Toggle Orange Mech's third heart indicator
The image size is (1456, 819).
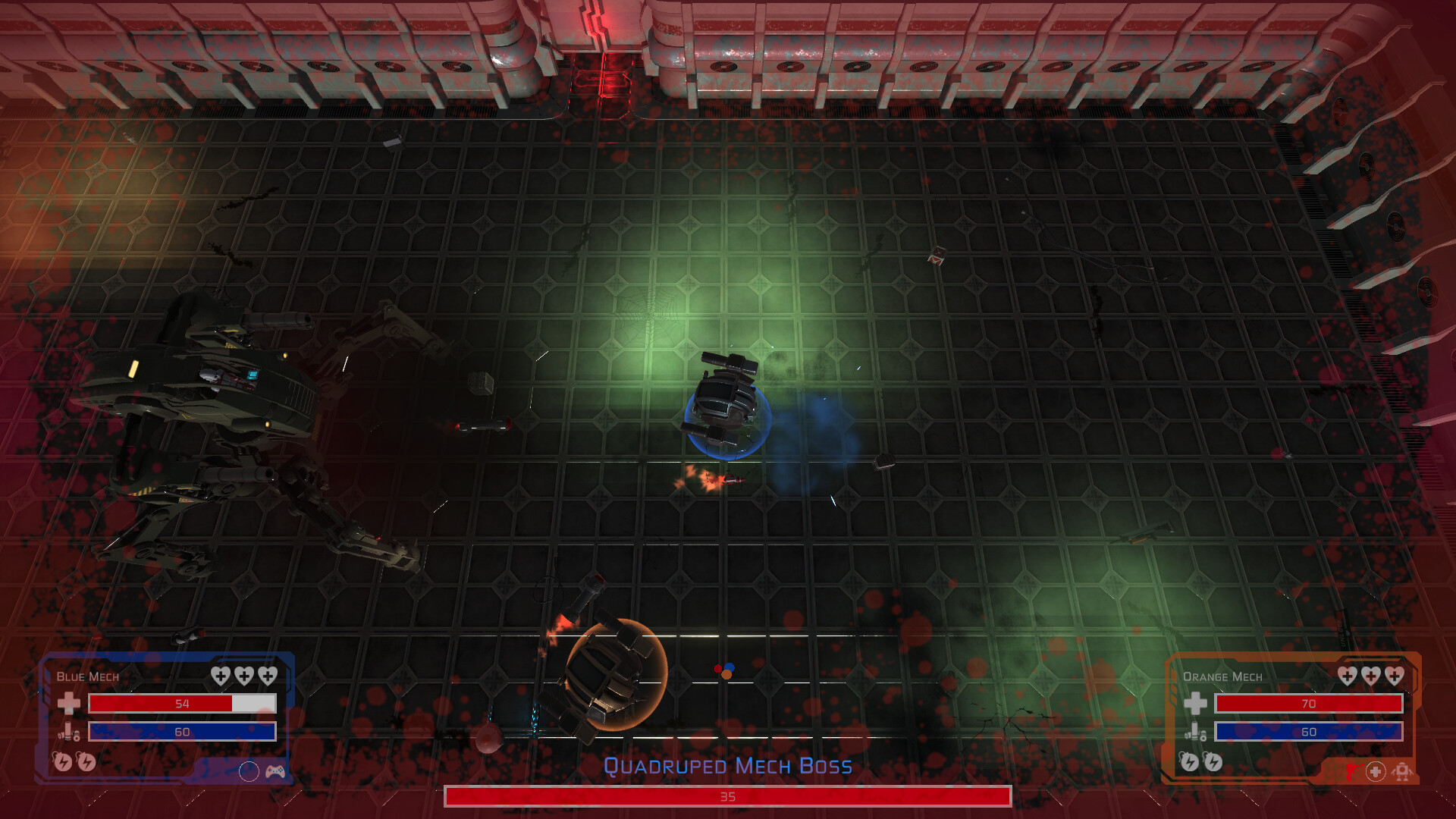click(1394, 676)
